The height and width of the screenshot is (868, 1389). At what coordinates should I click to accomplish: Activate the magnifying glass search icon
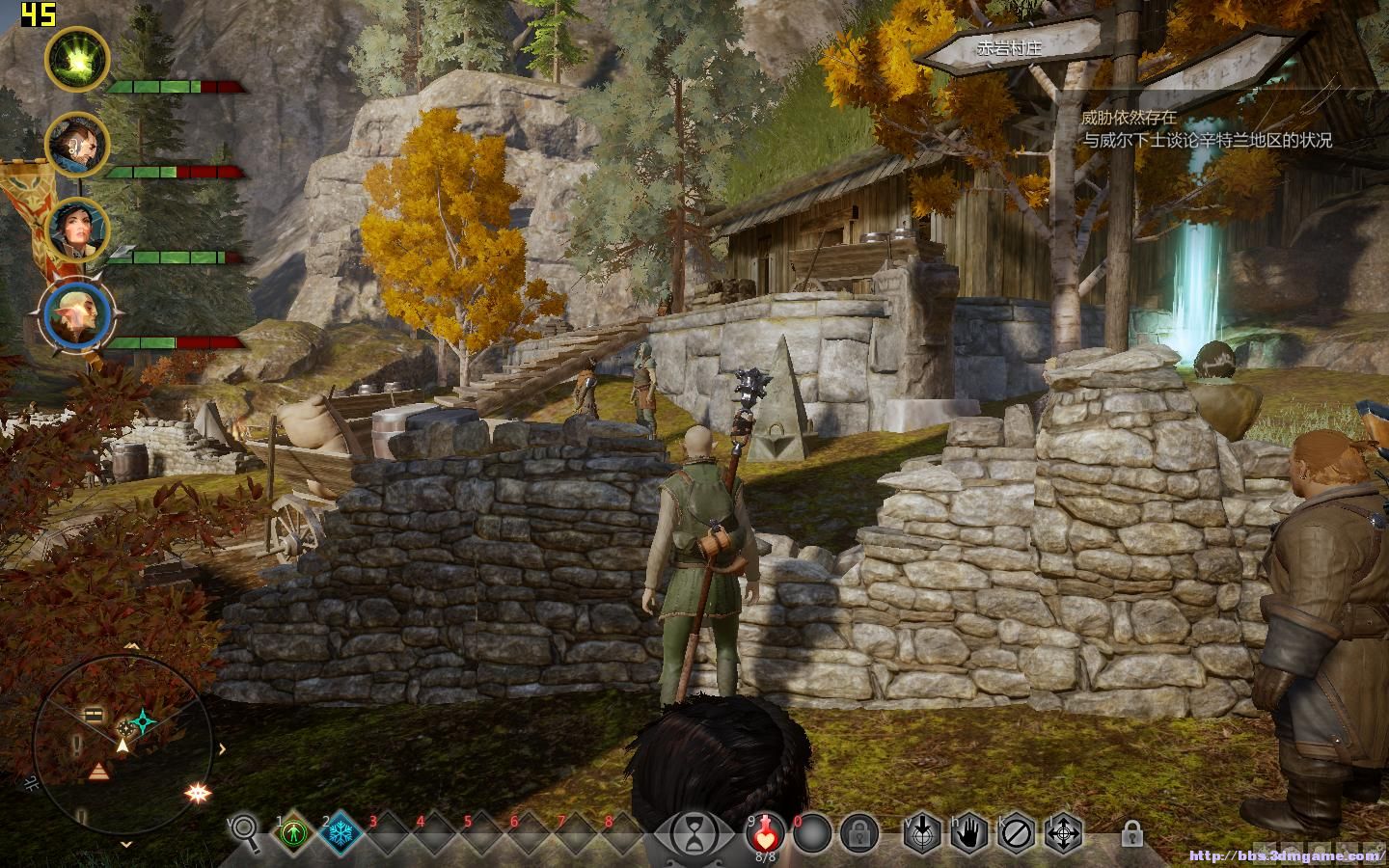coord(245,831)
